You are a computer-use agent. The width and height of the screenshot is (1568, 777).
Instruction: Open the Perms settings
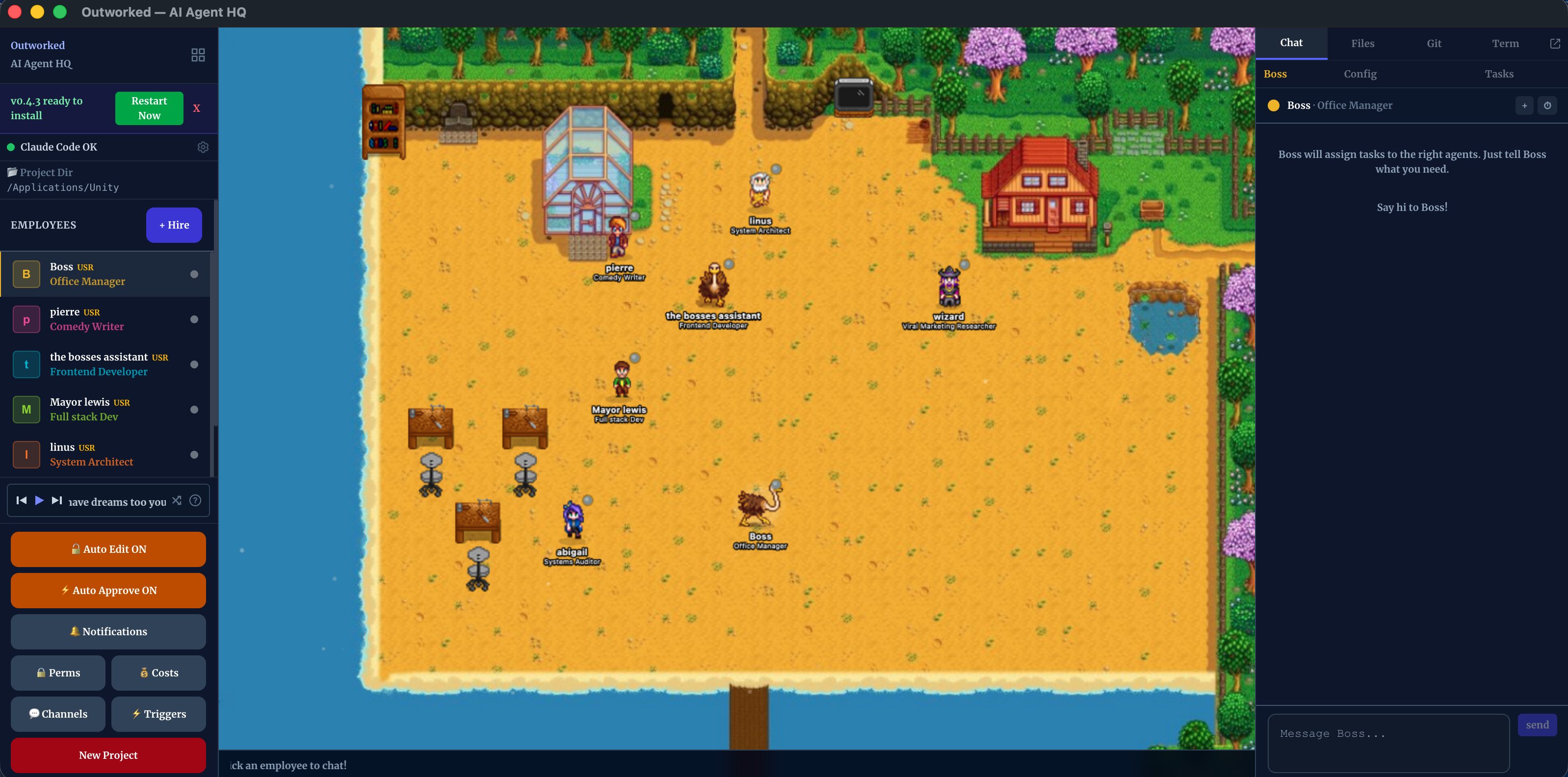point(58,673)
